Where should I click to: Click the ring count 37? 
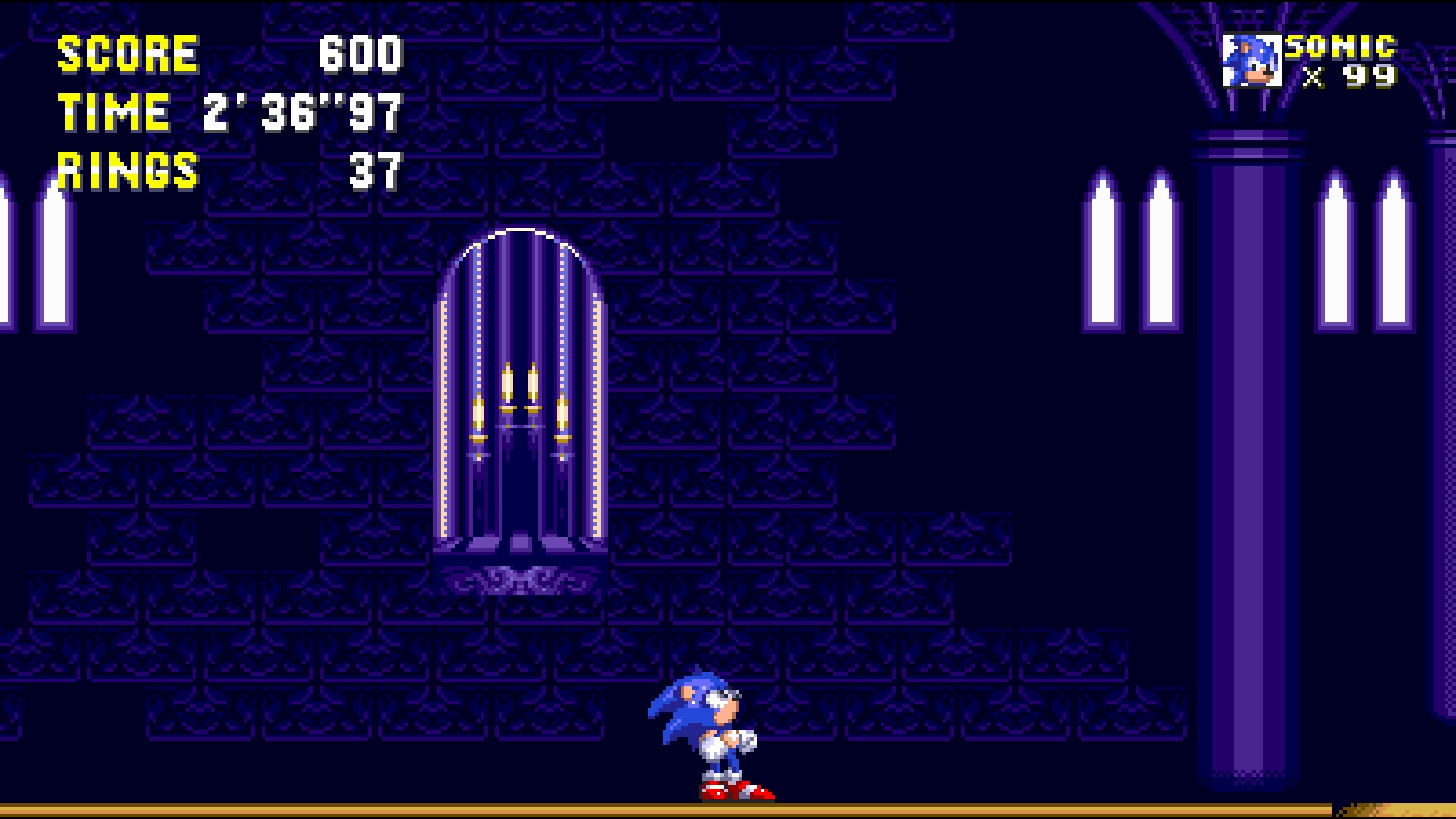(375, 171)
